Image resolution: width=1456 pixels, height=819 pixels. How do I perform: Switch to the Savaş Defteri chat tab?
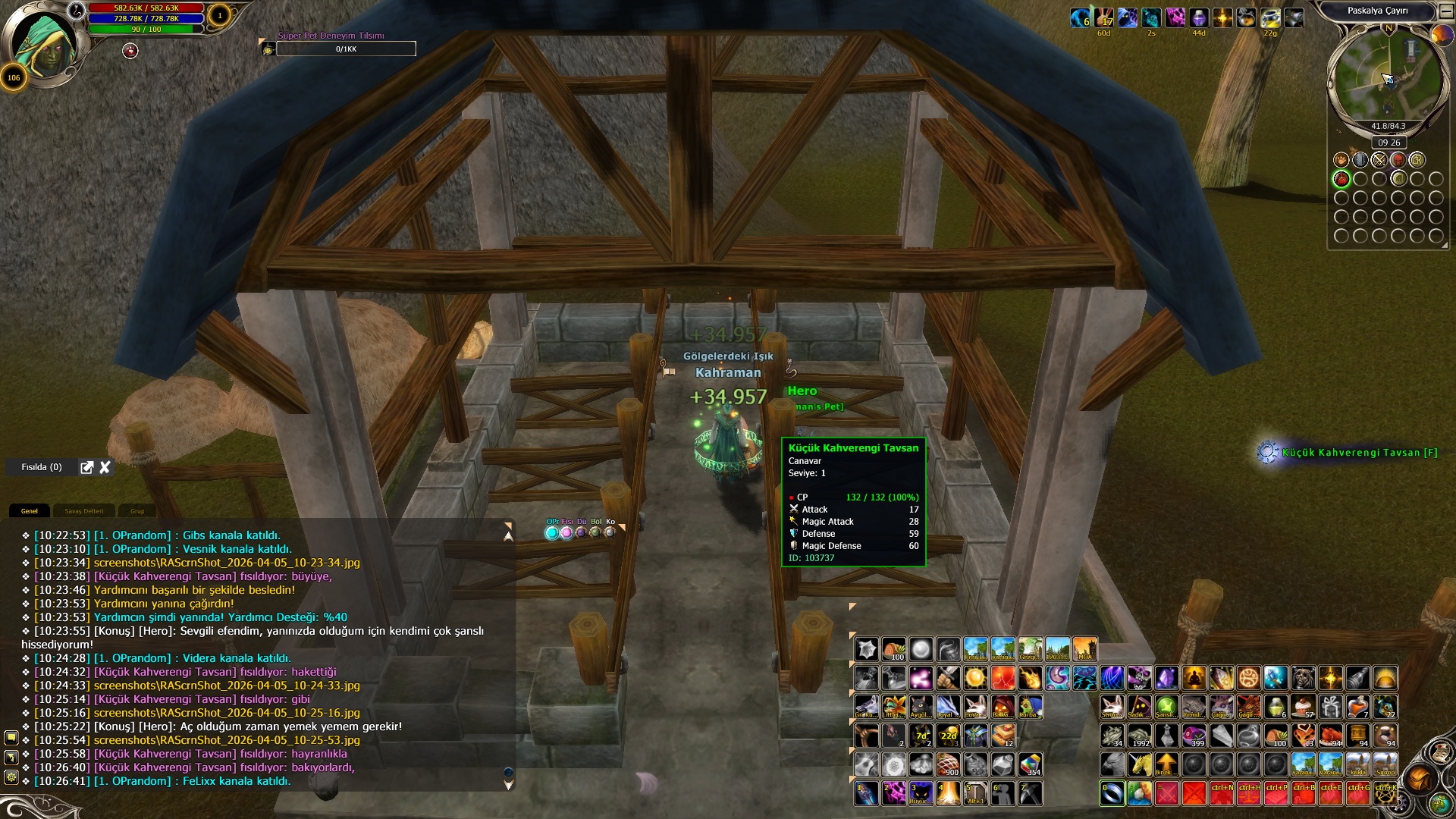(x=83, y=511)
